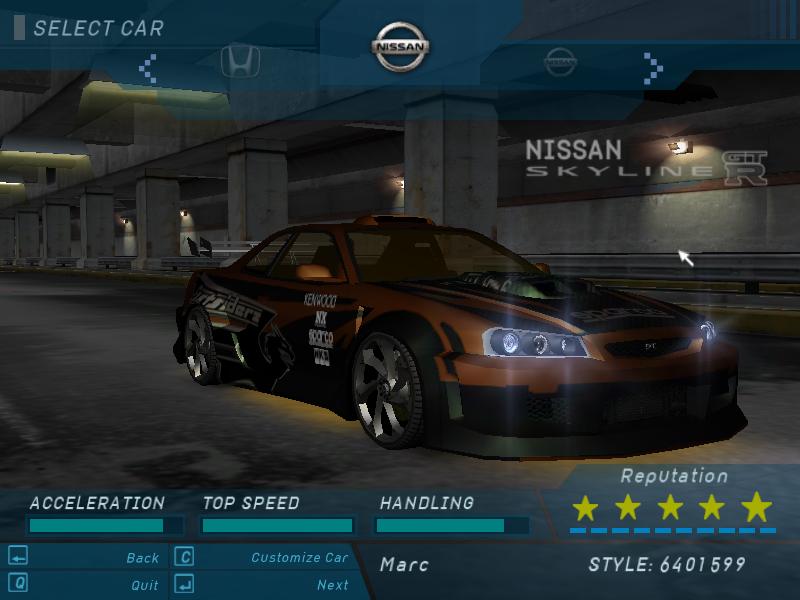The image size is (800, 600).
Task: Proceed with the Next option
Action: 332,585
